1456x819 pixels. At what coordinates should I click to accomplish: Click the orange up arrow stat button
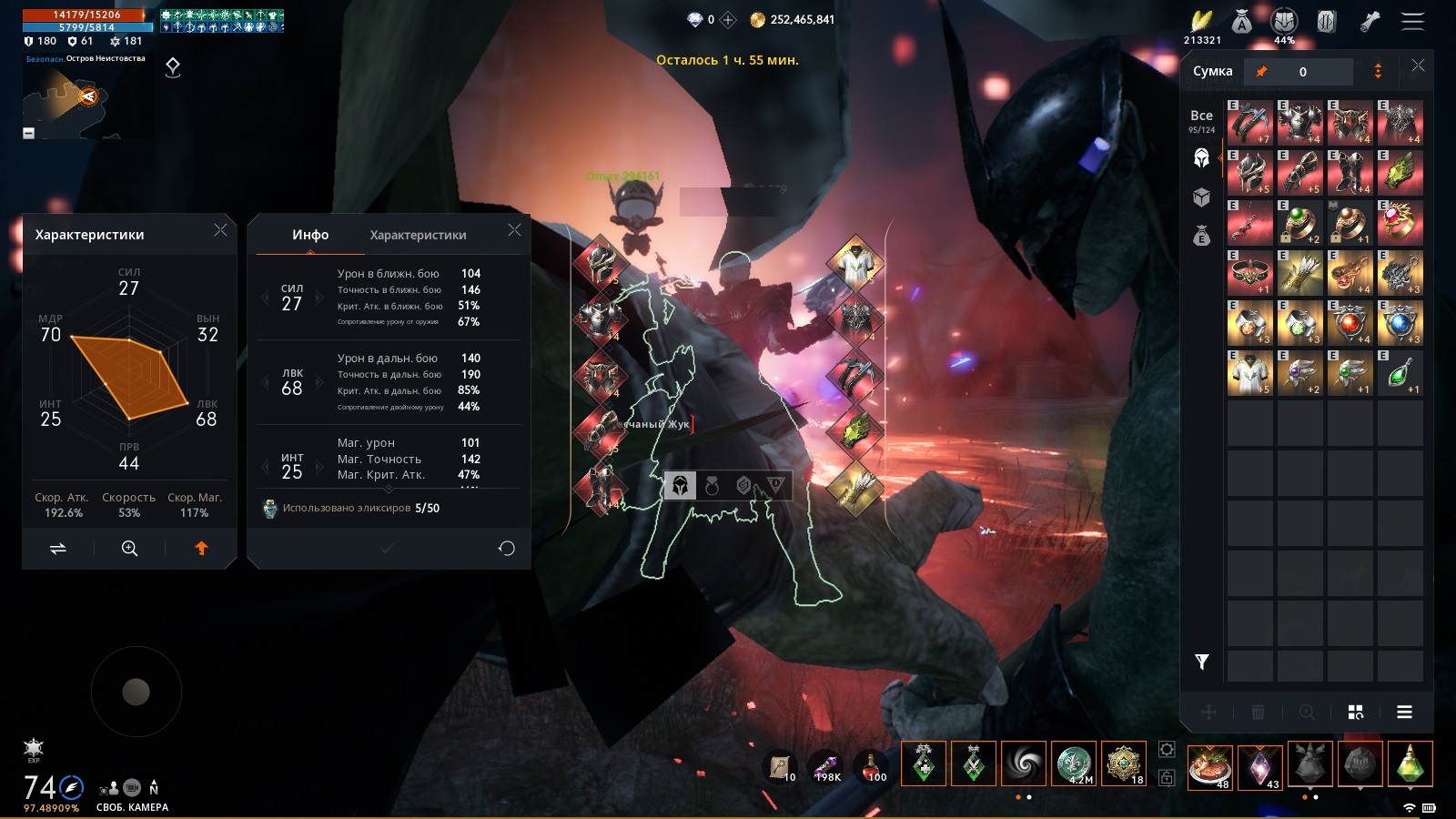click(x=201, y=548)
